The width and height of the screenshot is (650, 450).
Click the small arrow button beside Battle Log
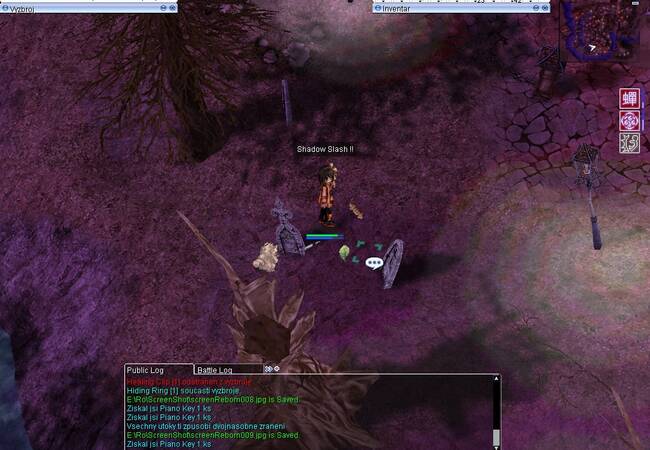269,369
